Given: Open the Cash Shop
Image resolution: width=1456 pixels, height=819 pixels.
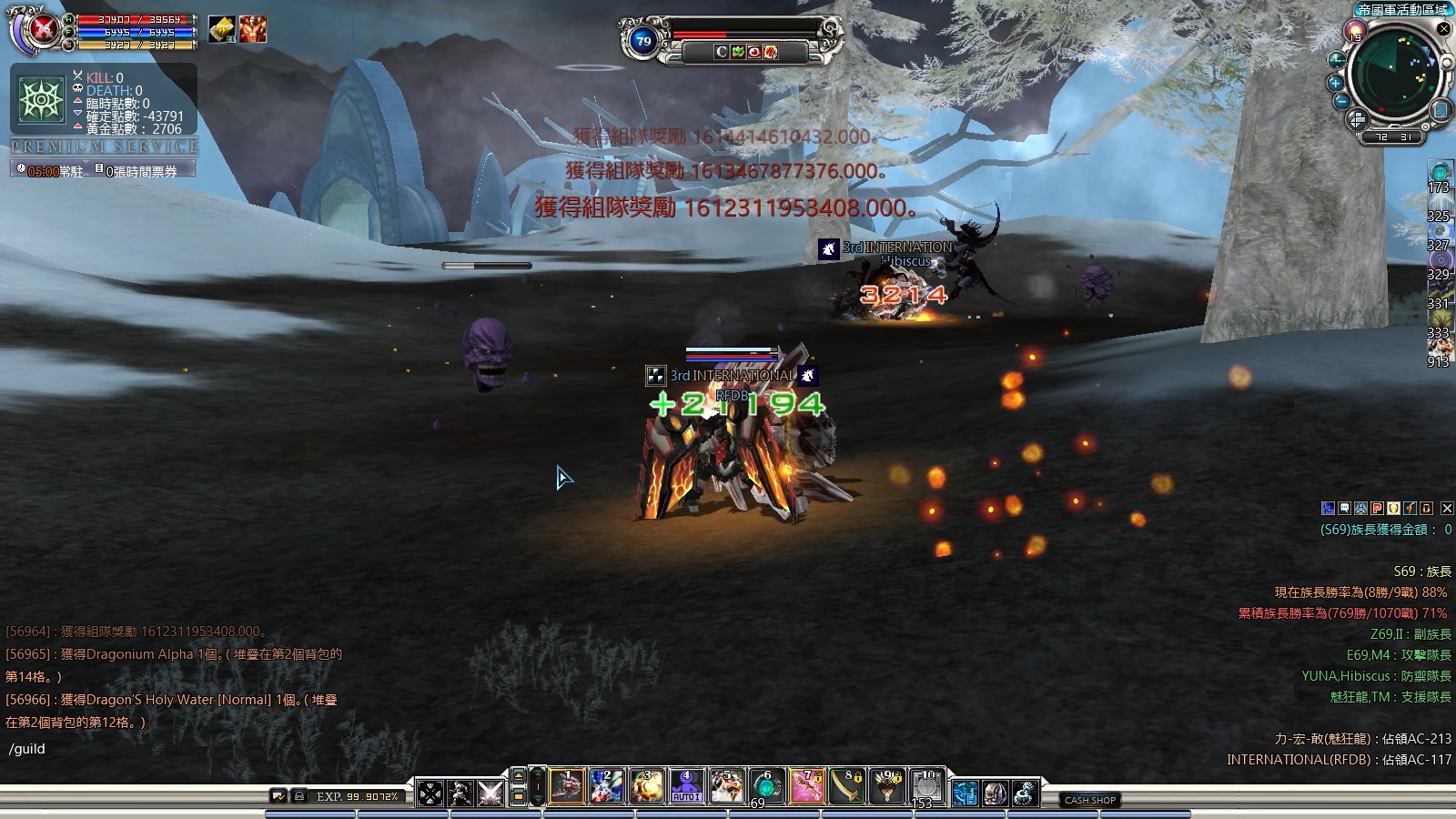Looking at the screenshot, I should tap(1090, 800).
